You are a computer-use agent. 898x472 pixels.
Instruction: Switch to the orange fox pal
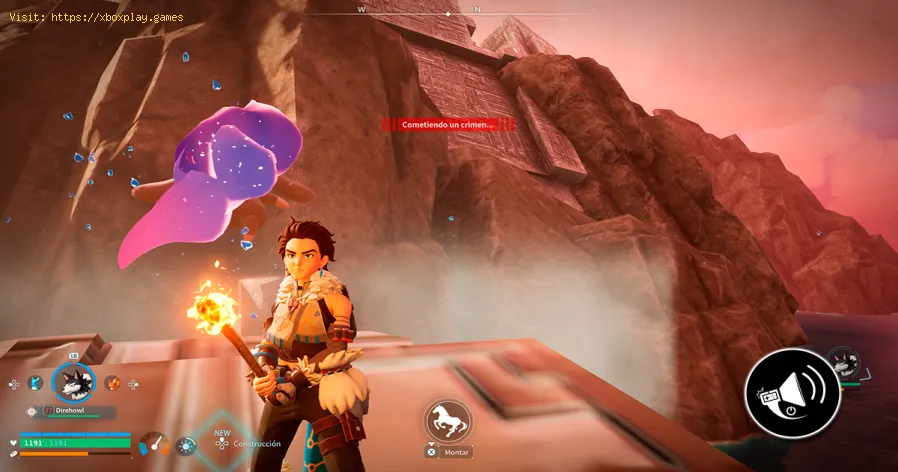click(x=111, y=383)
